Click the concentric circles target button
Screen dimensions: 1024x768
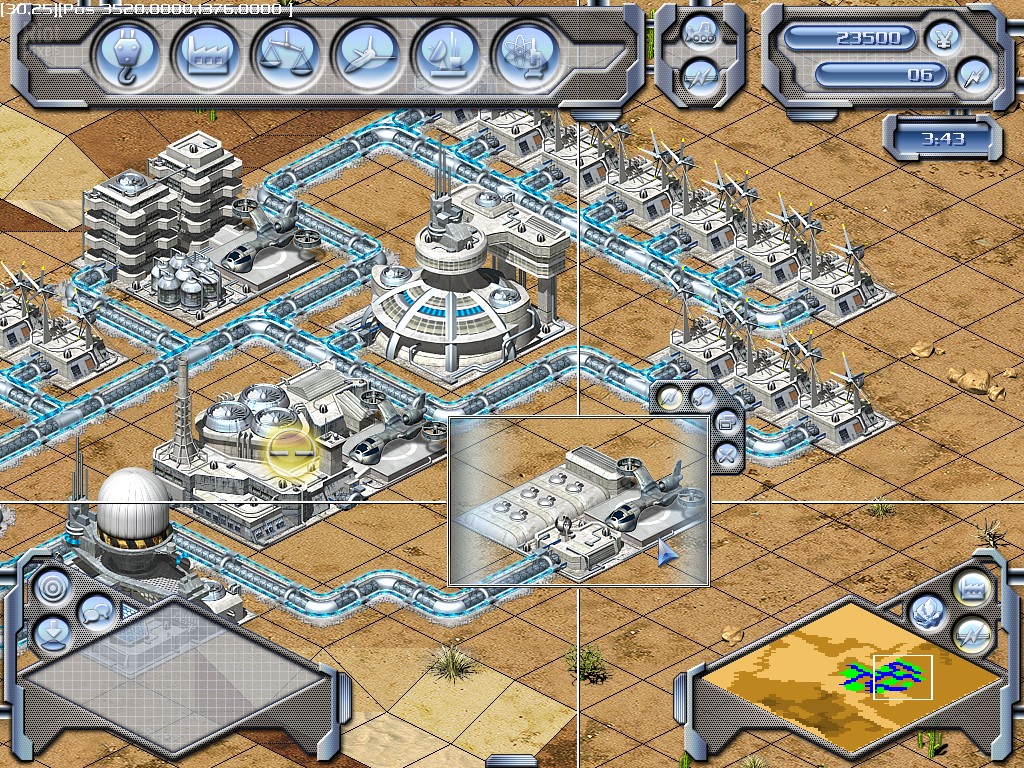click(51, 588)
